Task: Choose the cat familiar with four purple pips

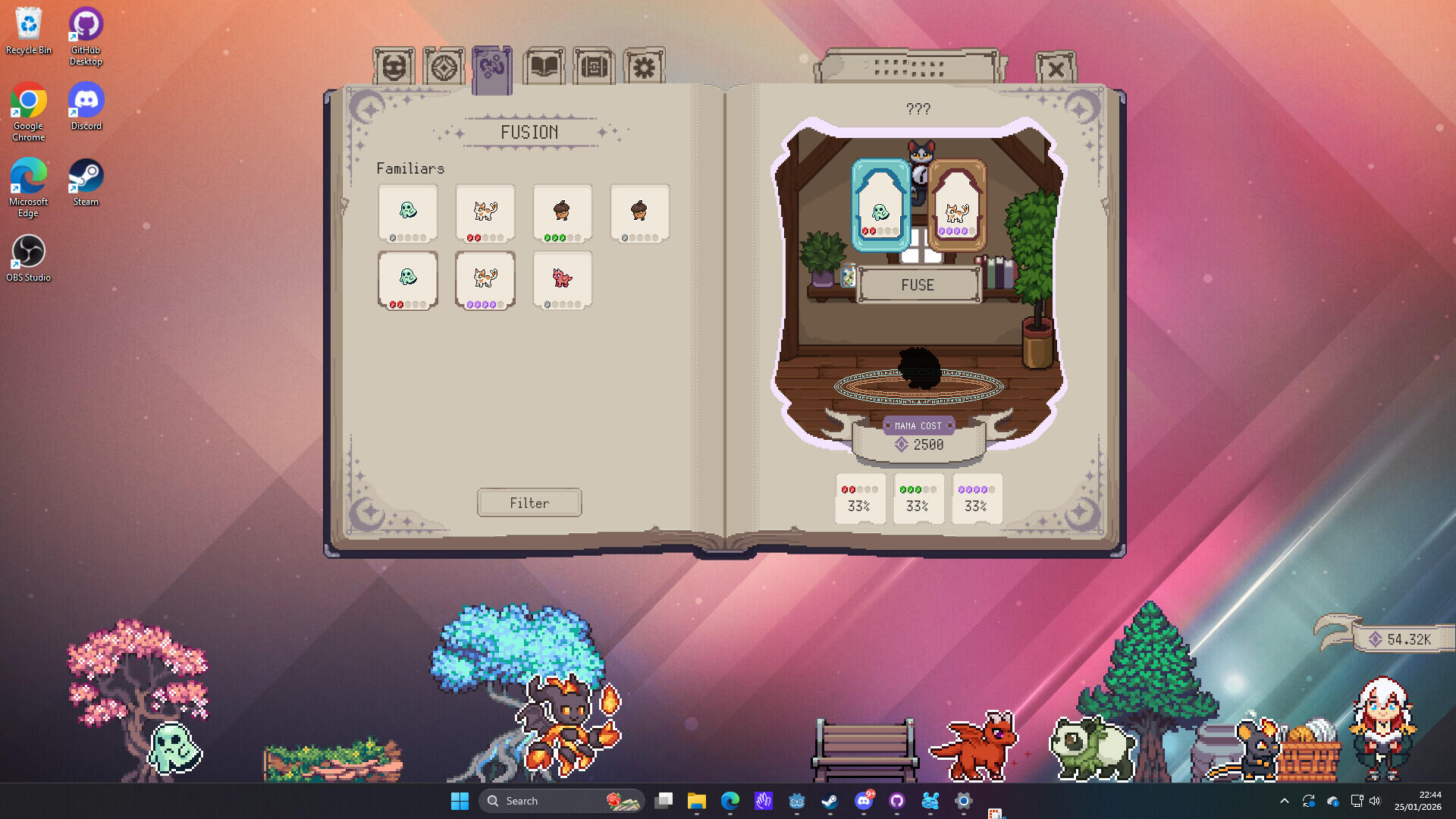Action: (485, 280)
